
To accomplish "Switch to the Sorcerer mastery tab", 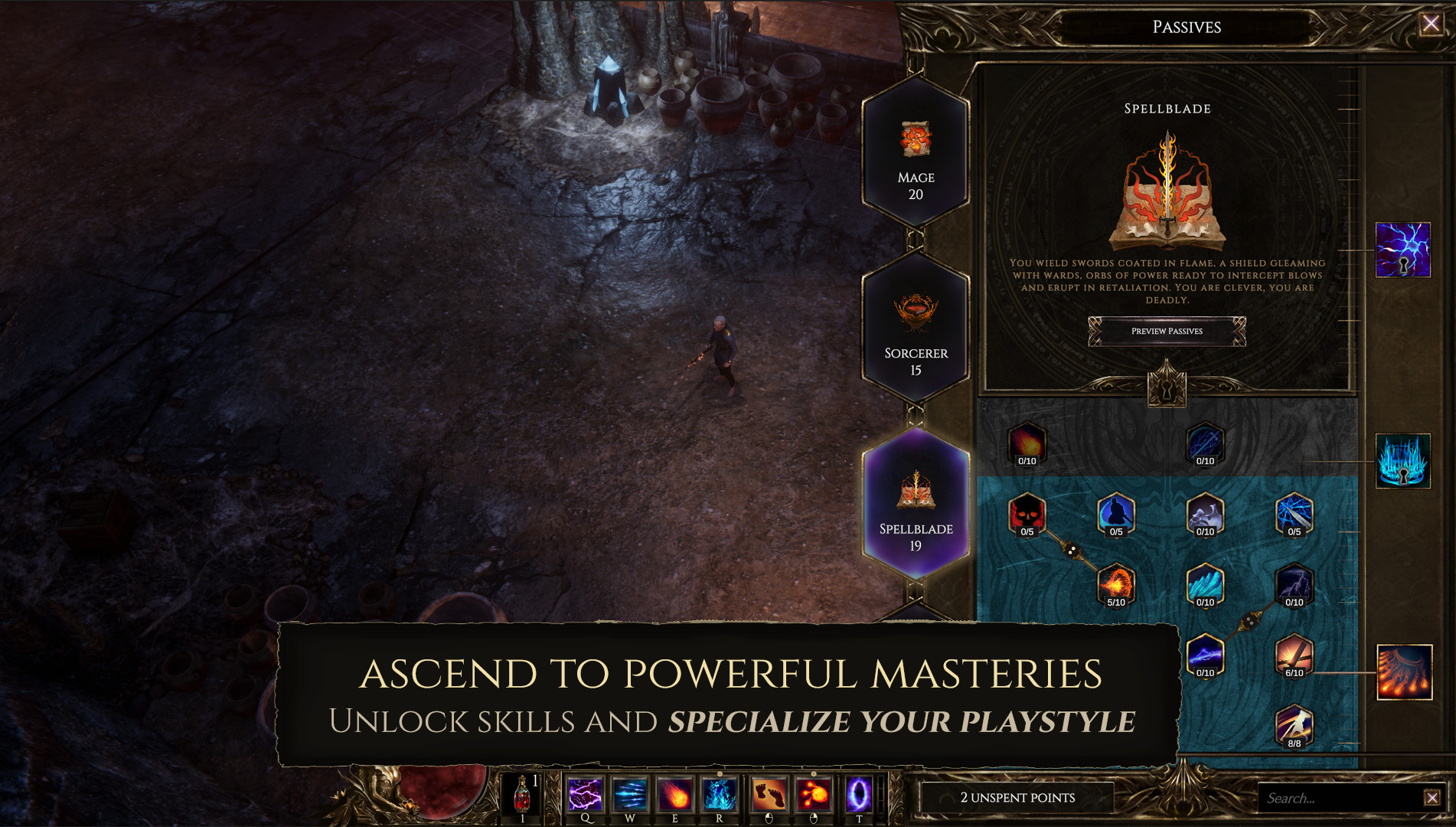I will pos(916,329).
